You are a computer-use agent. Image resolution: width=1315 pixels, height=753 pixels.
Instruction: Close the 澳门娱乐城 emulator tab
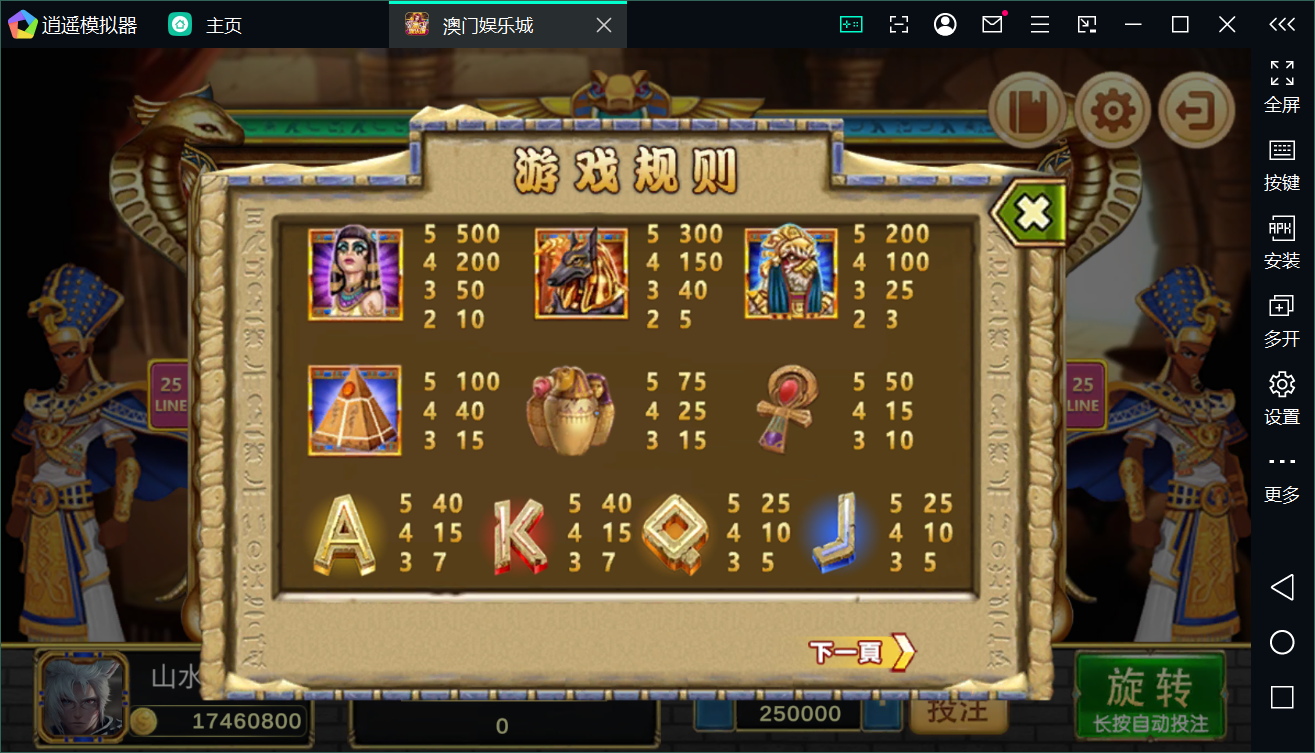click(x=604, y=25)
